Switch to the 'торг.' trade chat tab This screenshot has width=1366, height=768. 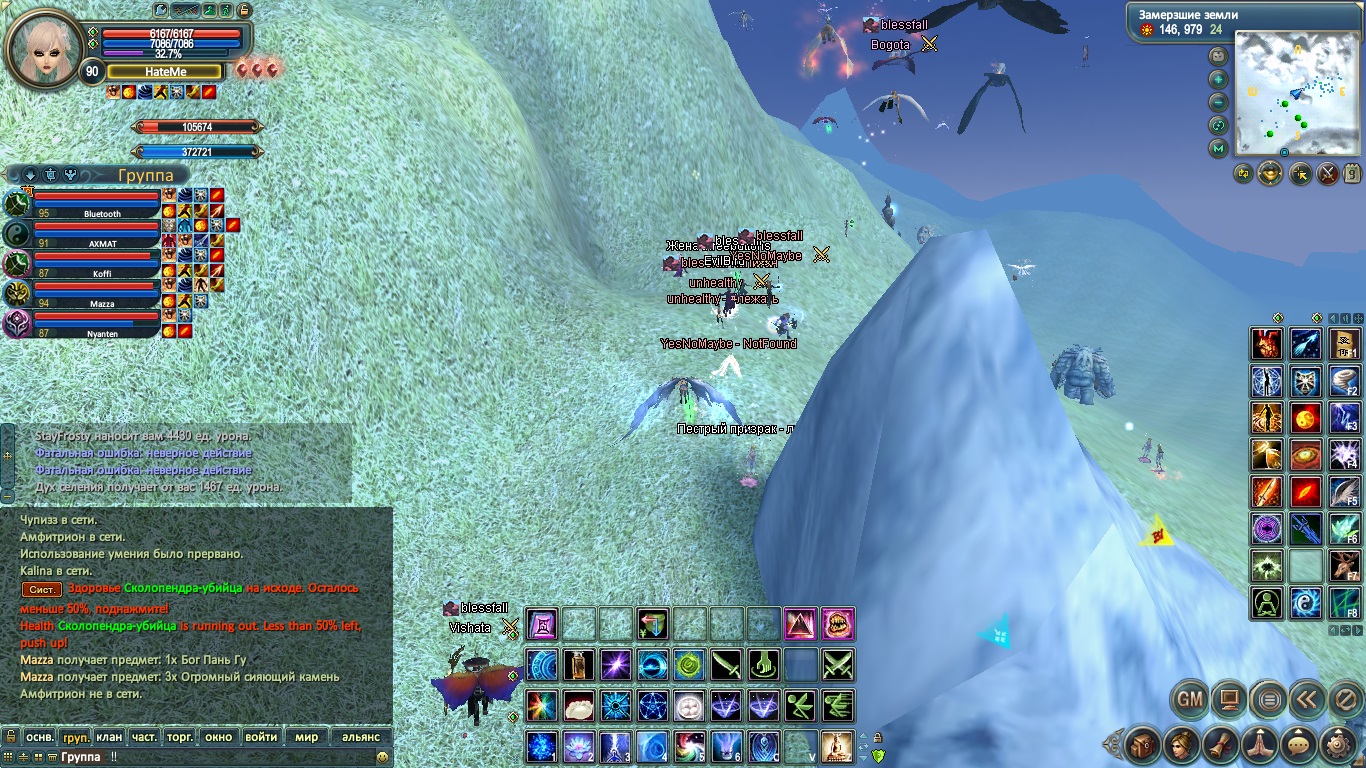tap(180, 737)
